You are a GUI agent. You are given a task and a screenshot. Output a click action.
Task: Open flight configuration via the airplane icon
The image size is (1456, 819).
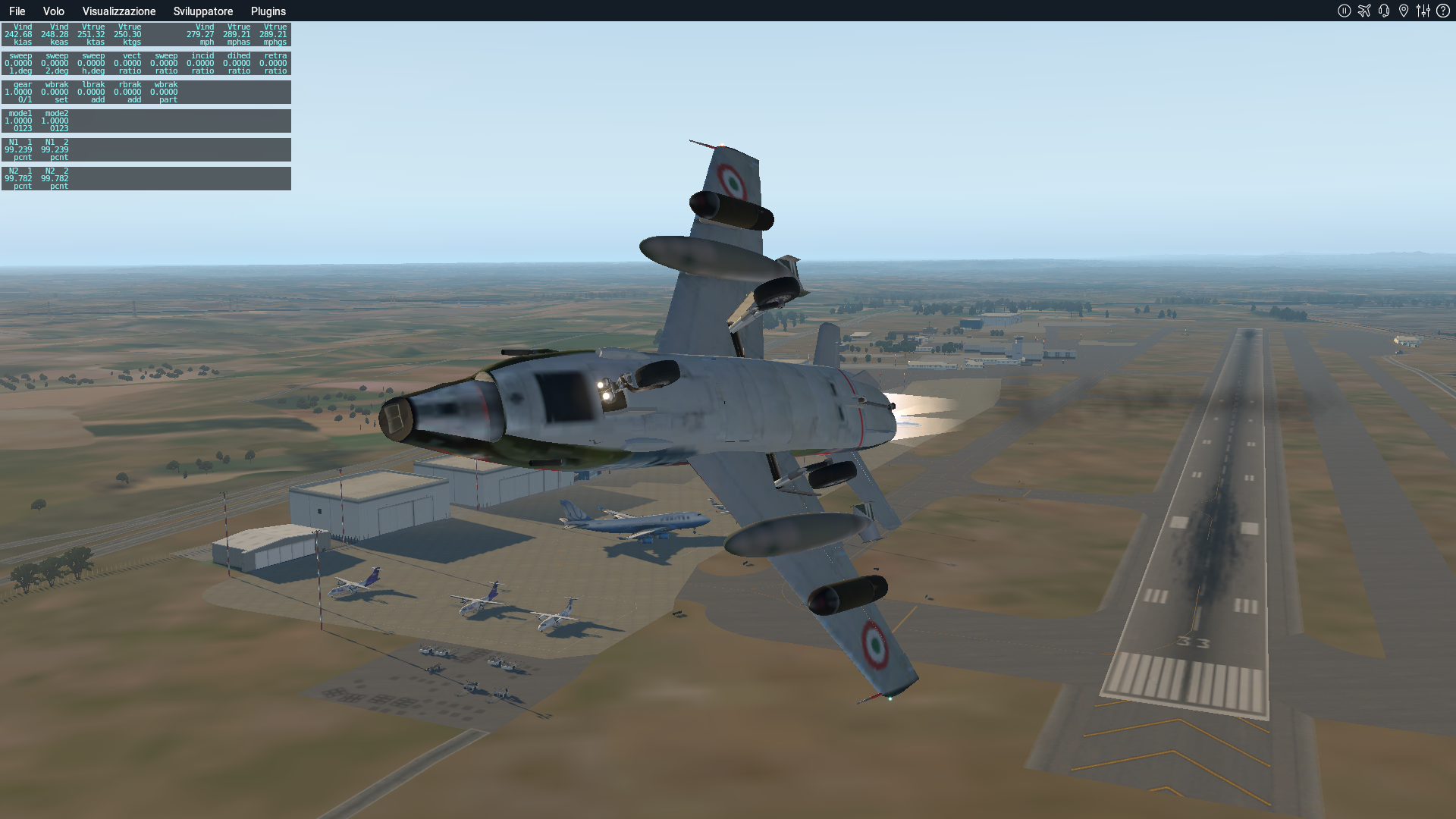pos(1364,11)
